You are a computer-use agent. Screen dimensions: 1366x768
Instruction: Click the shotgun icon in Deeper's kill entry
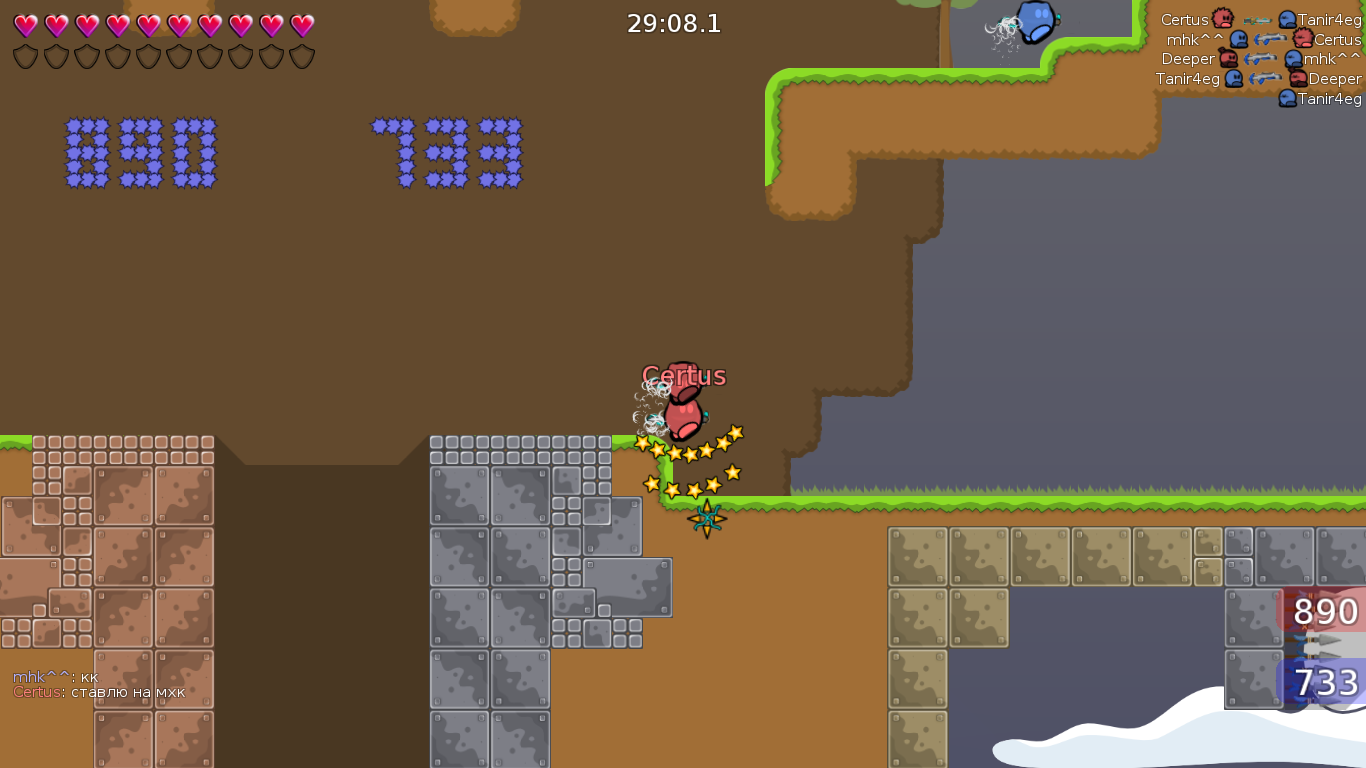coord(1261,58)
